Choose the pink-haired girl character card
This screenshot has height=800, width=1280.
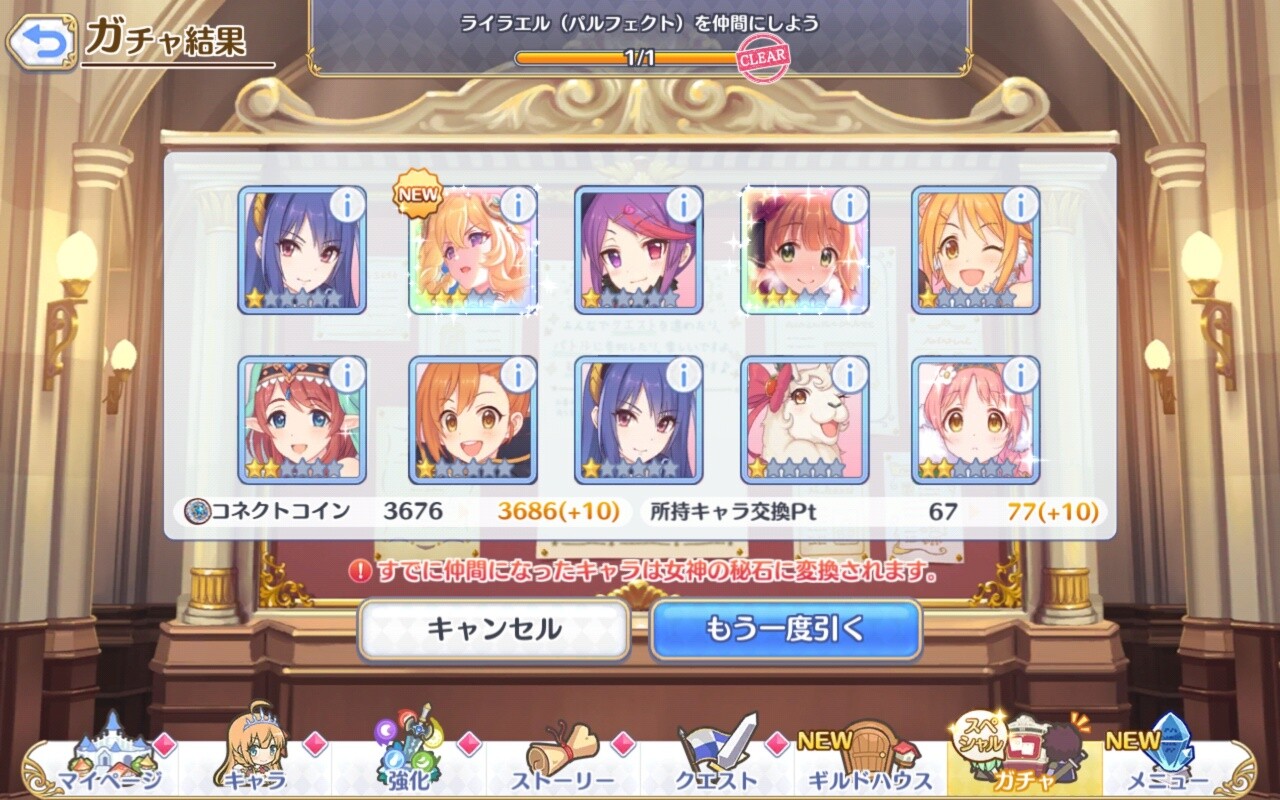pos(974,422)
